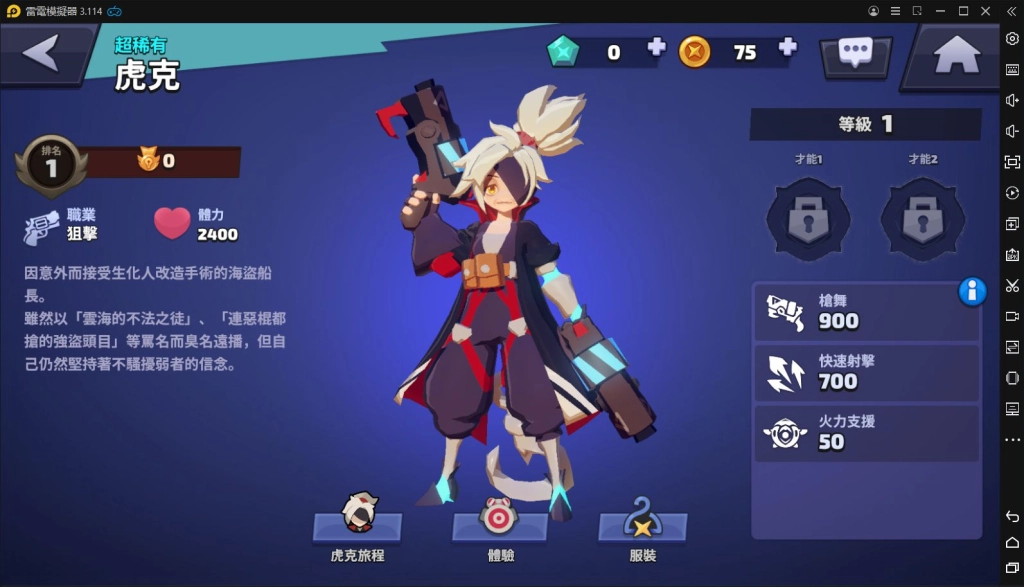This screenshot has width=1024, height=587.
Task: Open the chat speech bubble
Action: (x=856, y=54)
